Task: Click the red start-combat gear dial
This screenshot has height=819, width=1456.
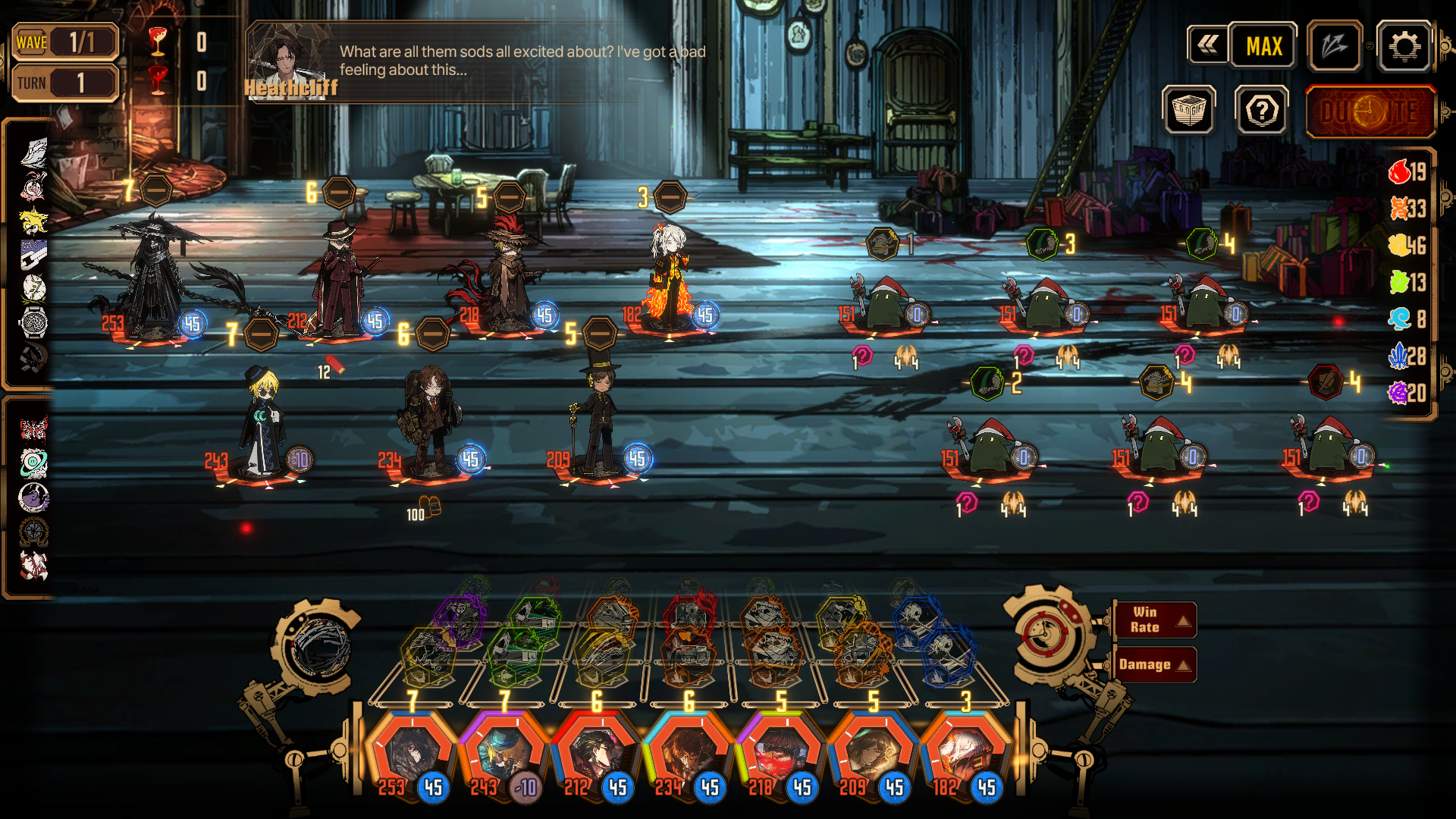Action: coord(1046,634)
